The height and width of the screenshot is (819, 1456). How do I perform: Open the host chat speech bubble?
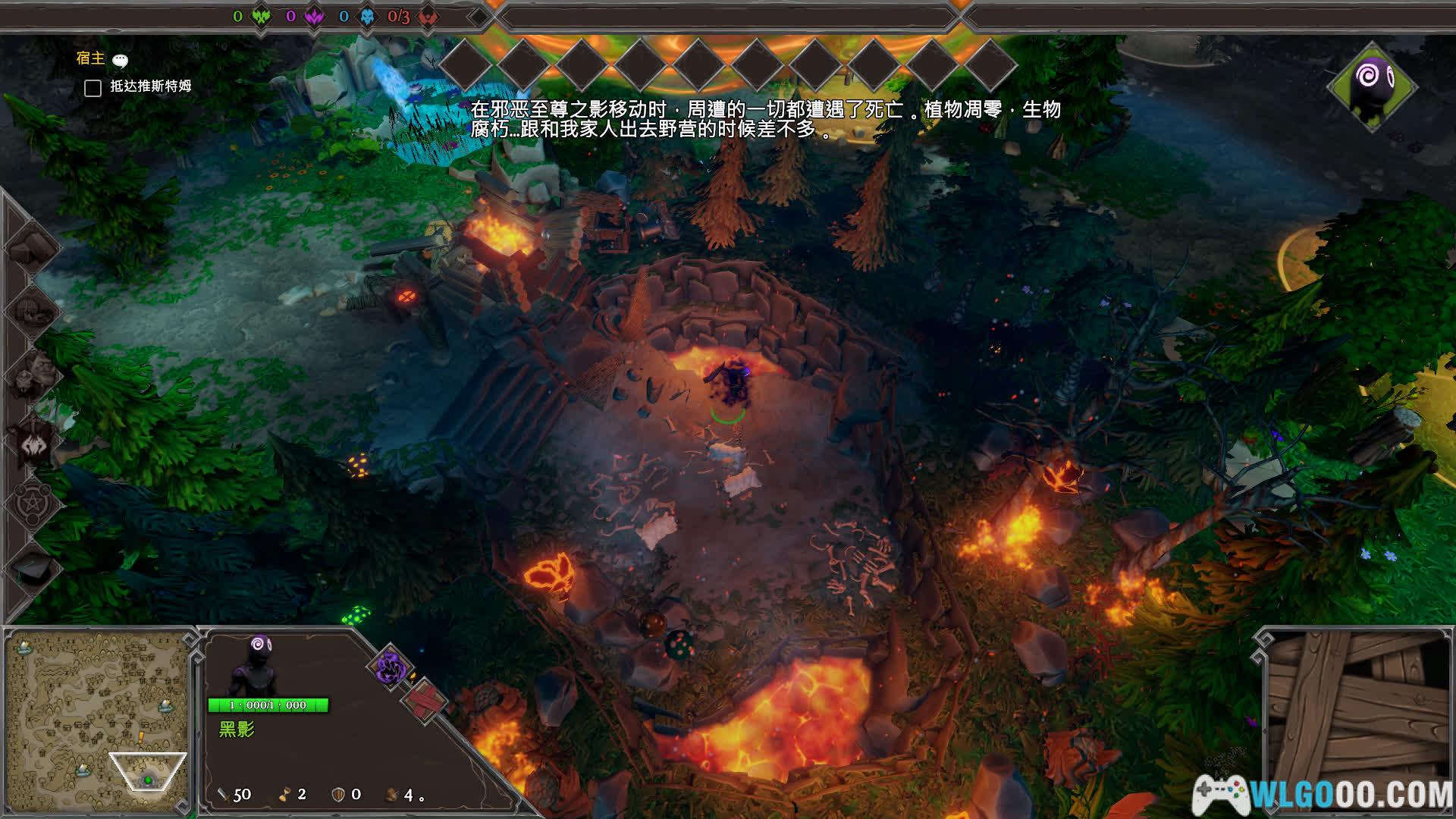pos(120,61)
